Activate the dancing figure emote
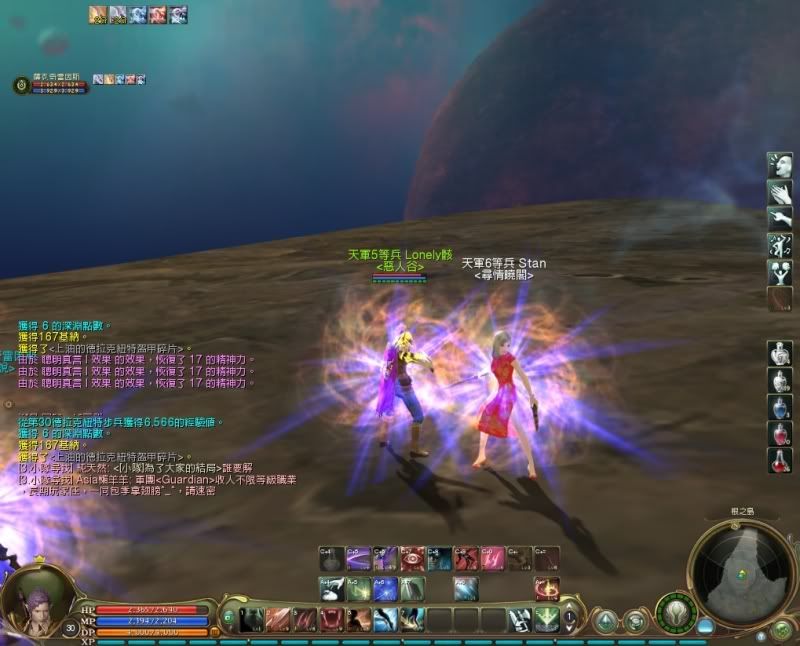Image resolution: width=800 pixels, height=646 pixels. tap(781, 244)
